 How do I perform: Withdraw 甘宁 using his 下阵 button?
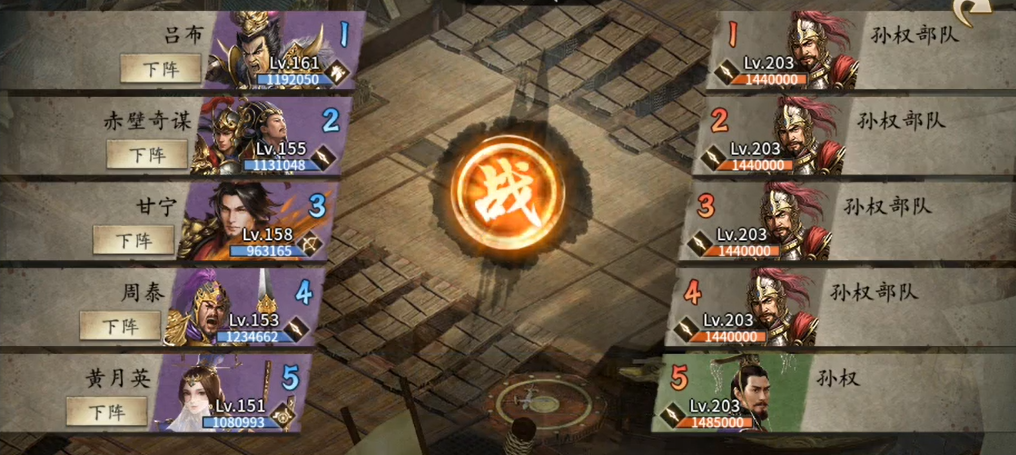pyautogui.click(x=133, y=240)
